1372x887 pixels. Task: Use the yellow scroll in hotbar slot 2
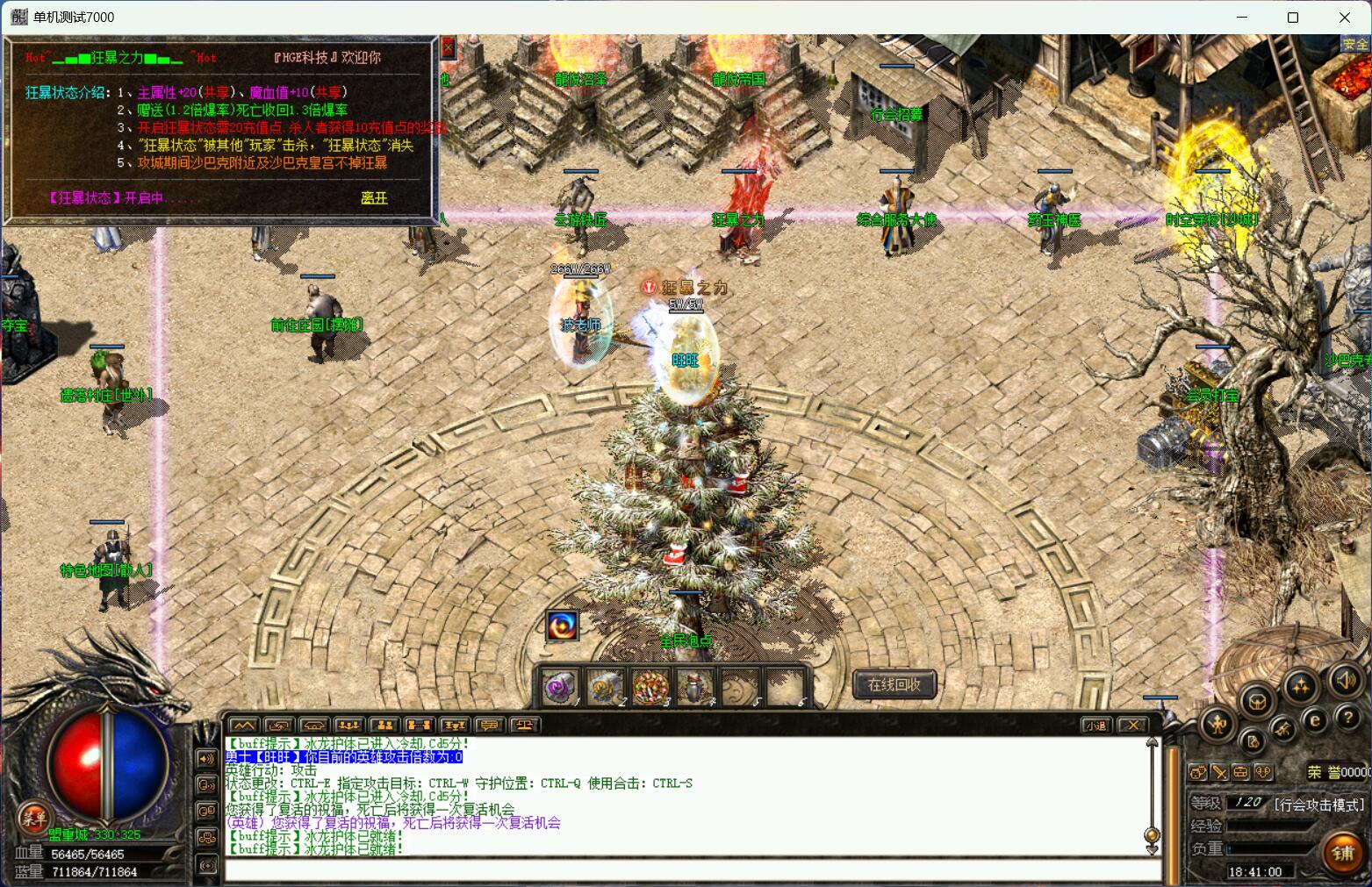(x=605, y=688)
